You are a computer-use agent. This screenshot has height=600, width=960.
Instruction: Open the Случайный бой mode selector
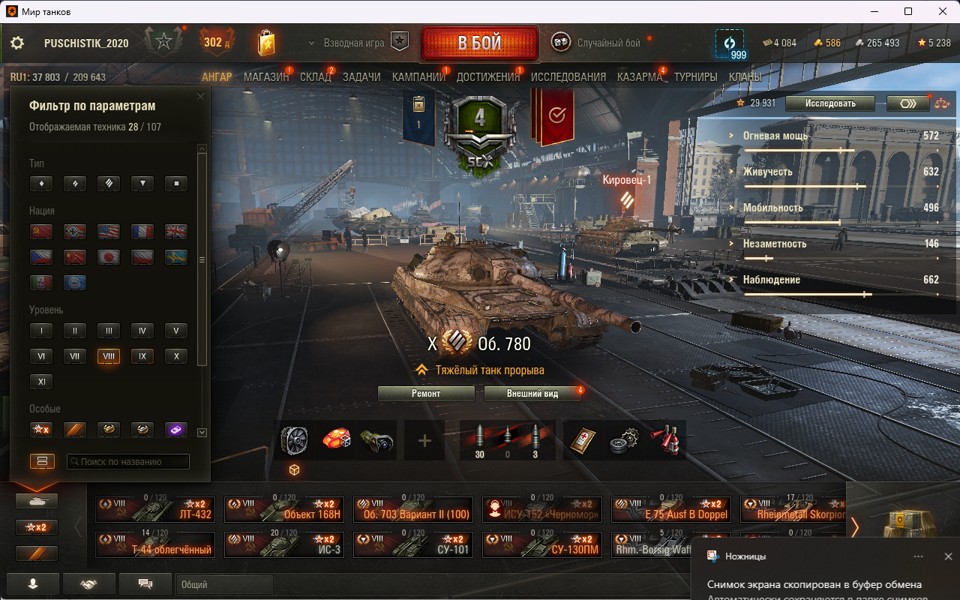597,43
